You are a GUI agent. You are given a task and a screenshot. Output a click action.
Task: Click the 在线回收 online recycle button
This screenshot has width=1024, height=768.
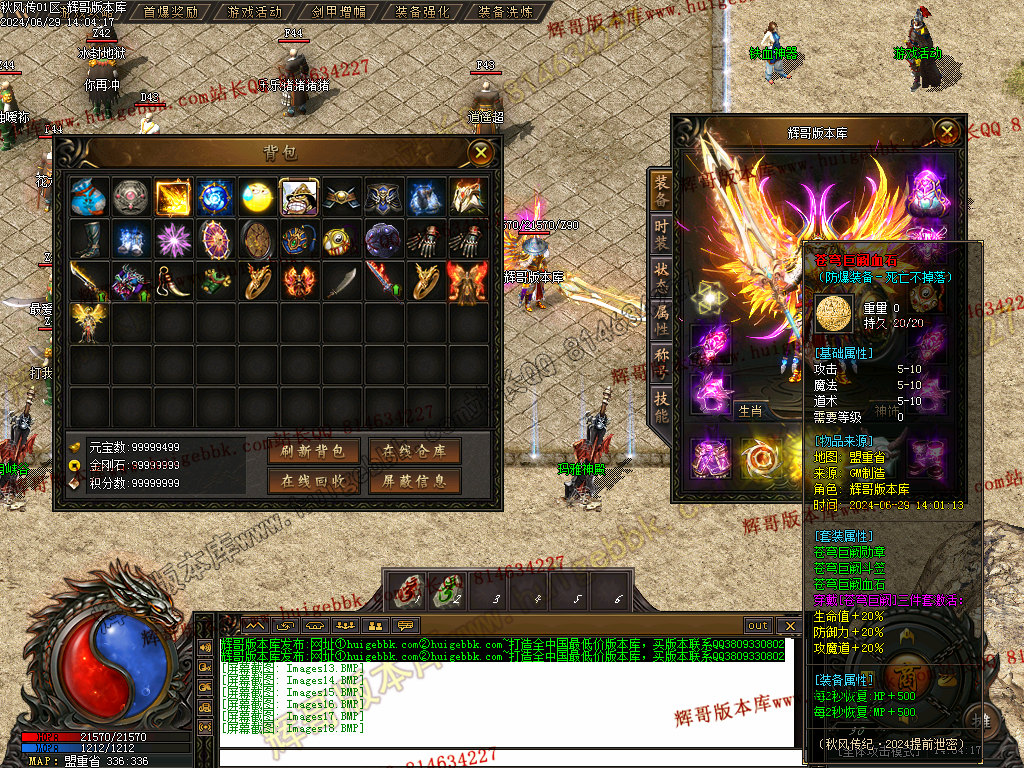click(313, 481)
